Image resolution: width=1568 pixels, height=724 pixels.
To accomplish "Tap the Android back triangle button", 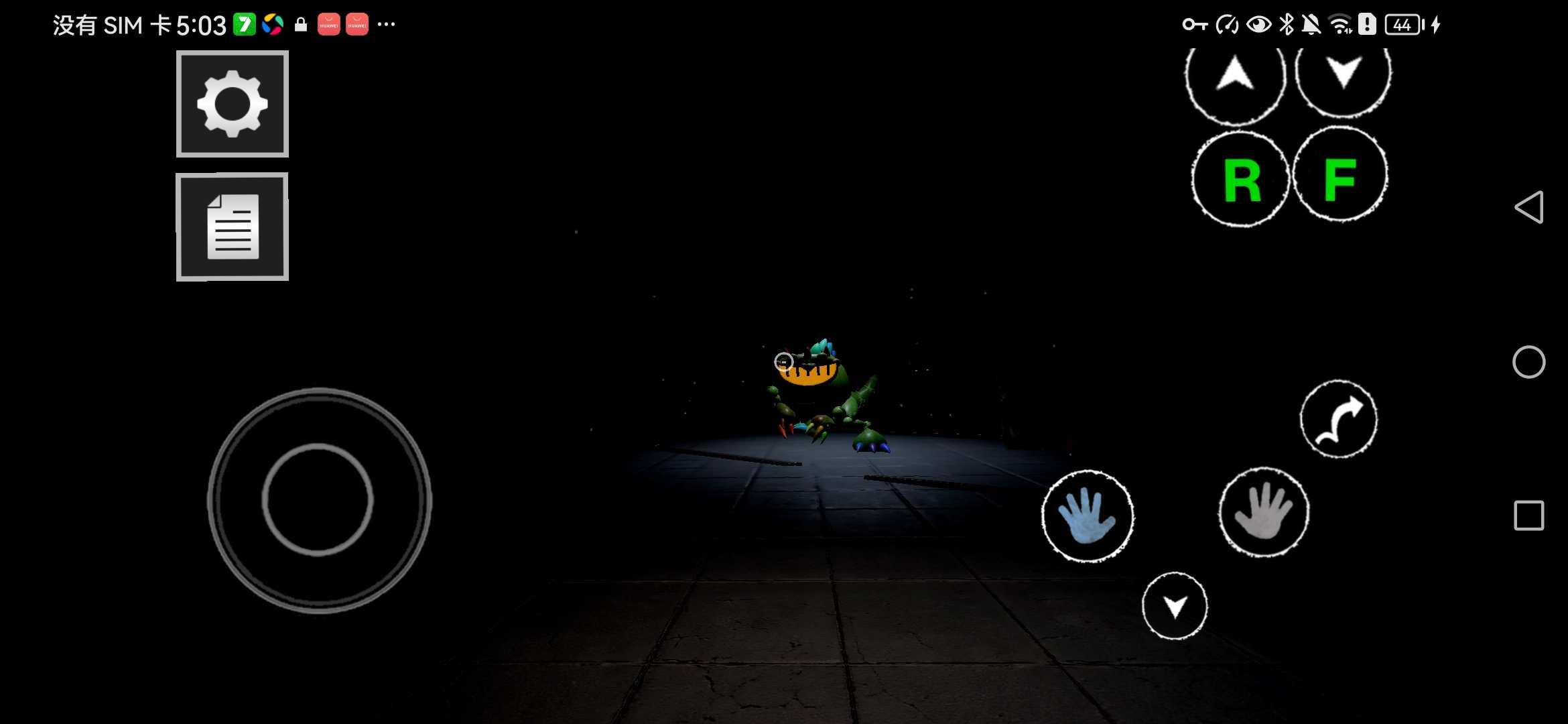I will 1528,207.
